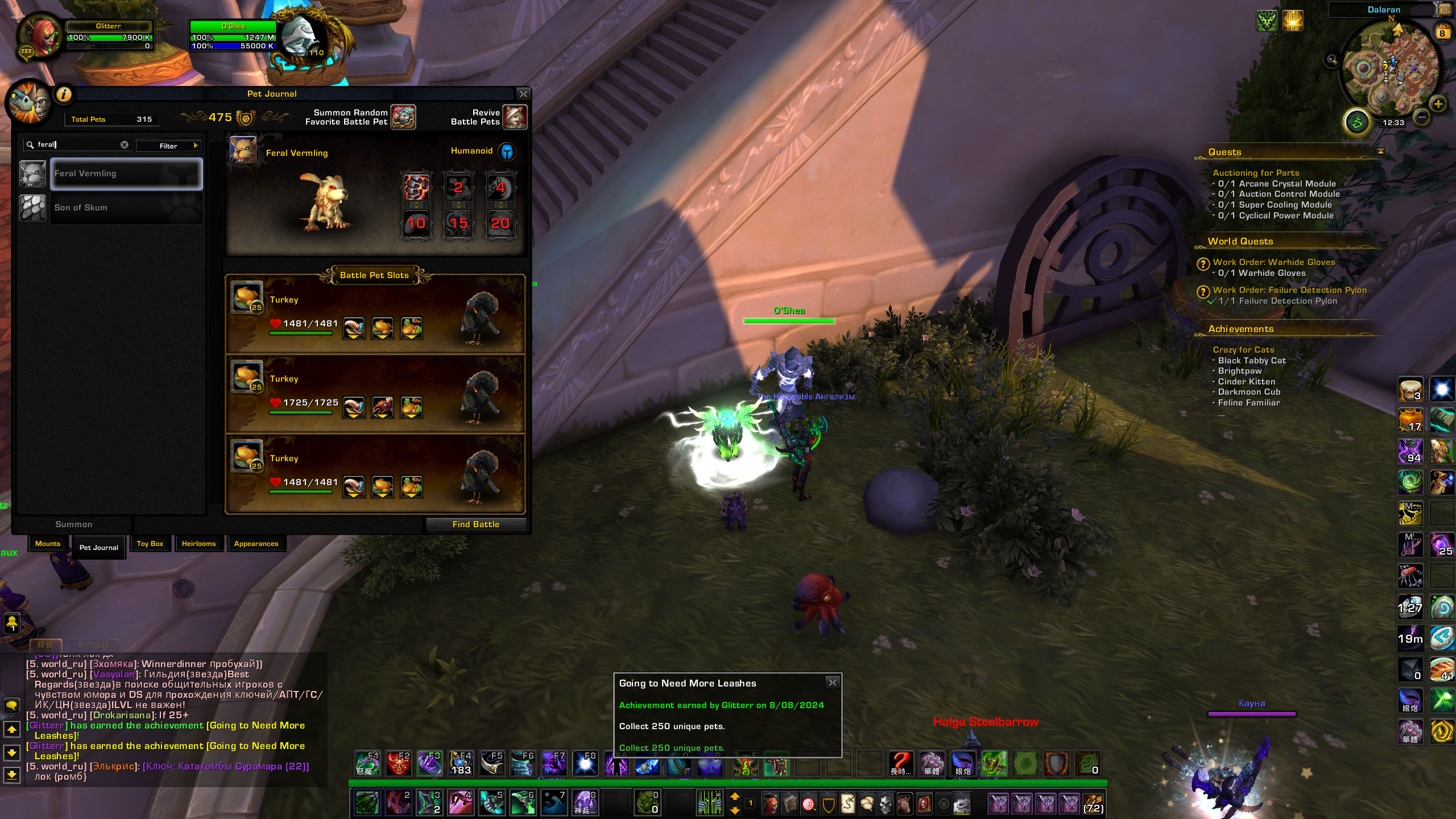Summon Random Favorite Battle Pet
The height and width of the screenshot is (819, 1456).
[x=403, y=117]
